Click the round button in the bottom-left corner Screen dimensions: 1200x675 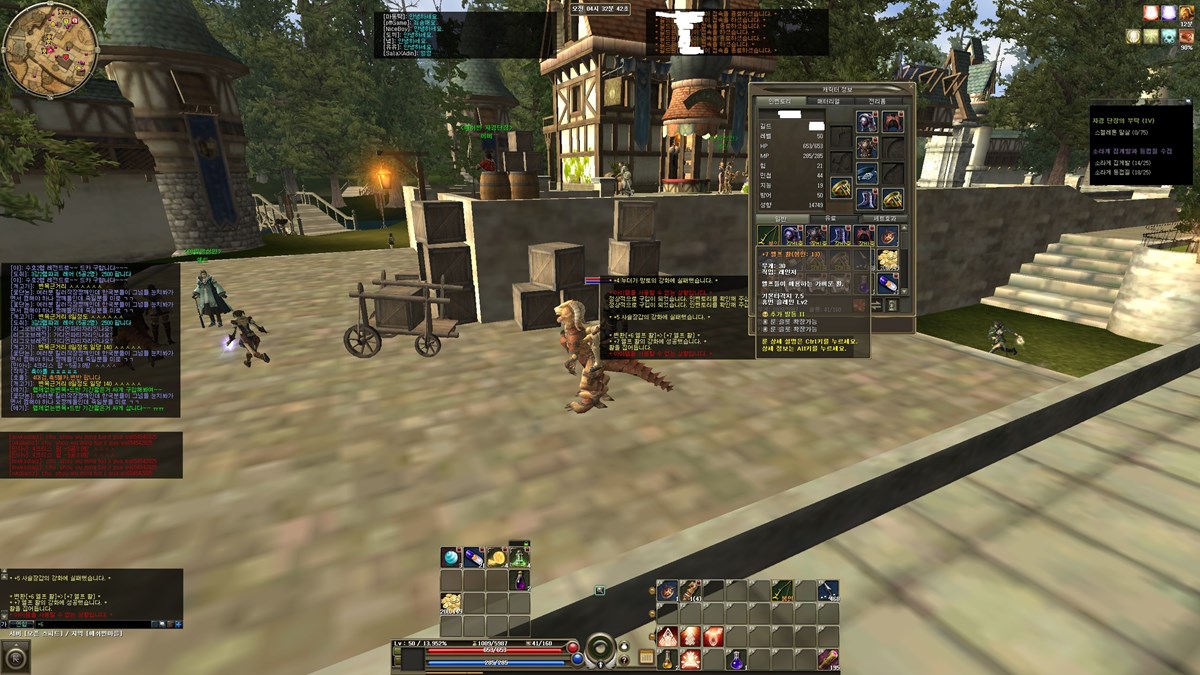pyautogui.click(x=16, y=657)
